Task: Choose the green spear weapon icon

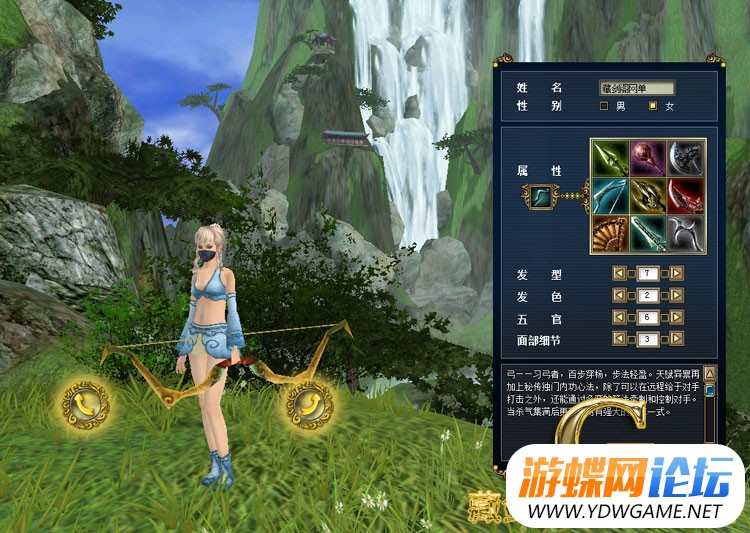Action: 609,157
